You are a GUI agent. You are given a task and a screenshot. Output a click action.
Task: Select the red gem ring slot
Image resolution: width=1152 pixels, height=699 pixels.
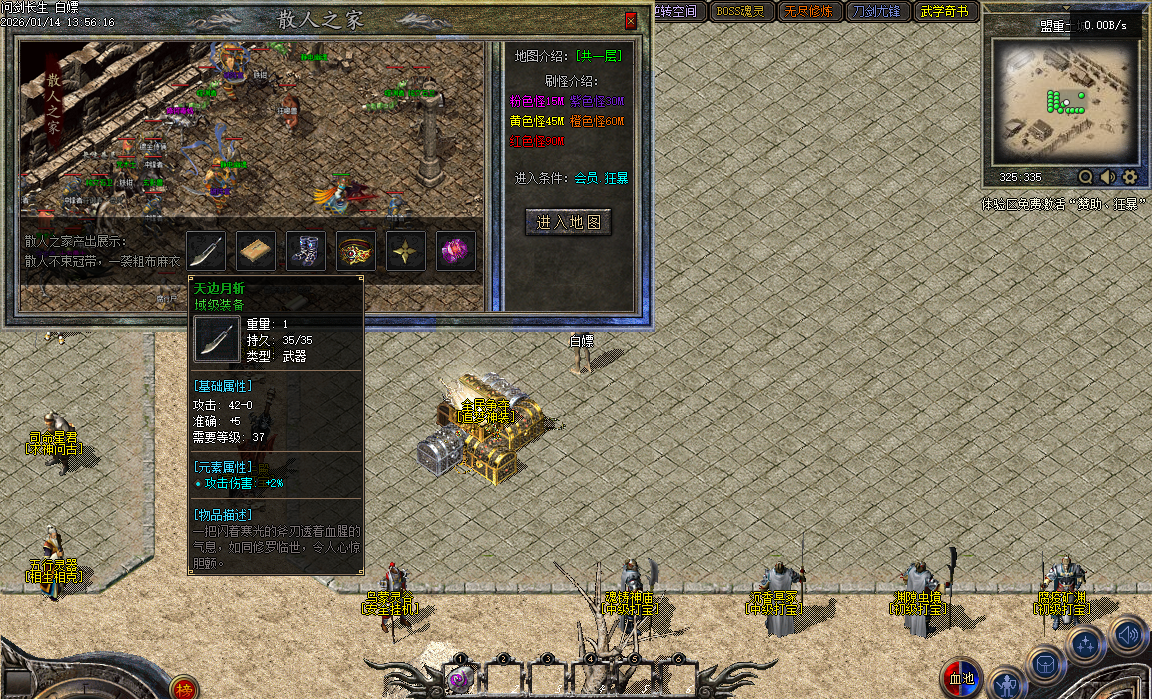[356, 251]
